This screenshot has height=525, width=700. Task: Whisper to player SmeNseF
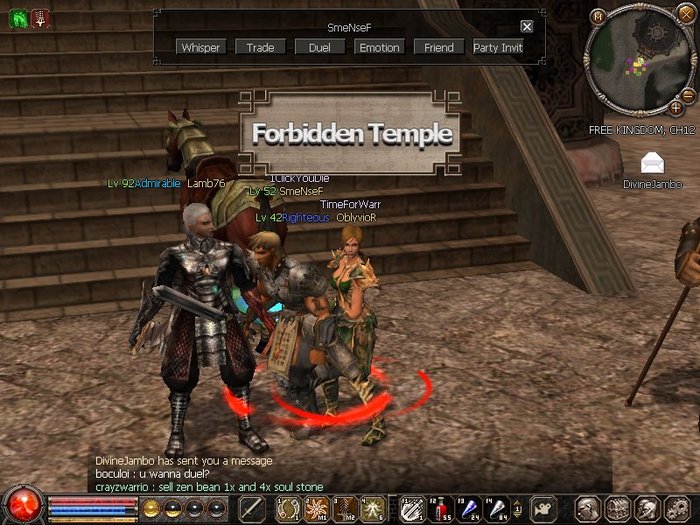[x=201, y=47]
